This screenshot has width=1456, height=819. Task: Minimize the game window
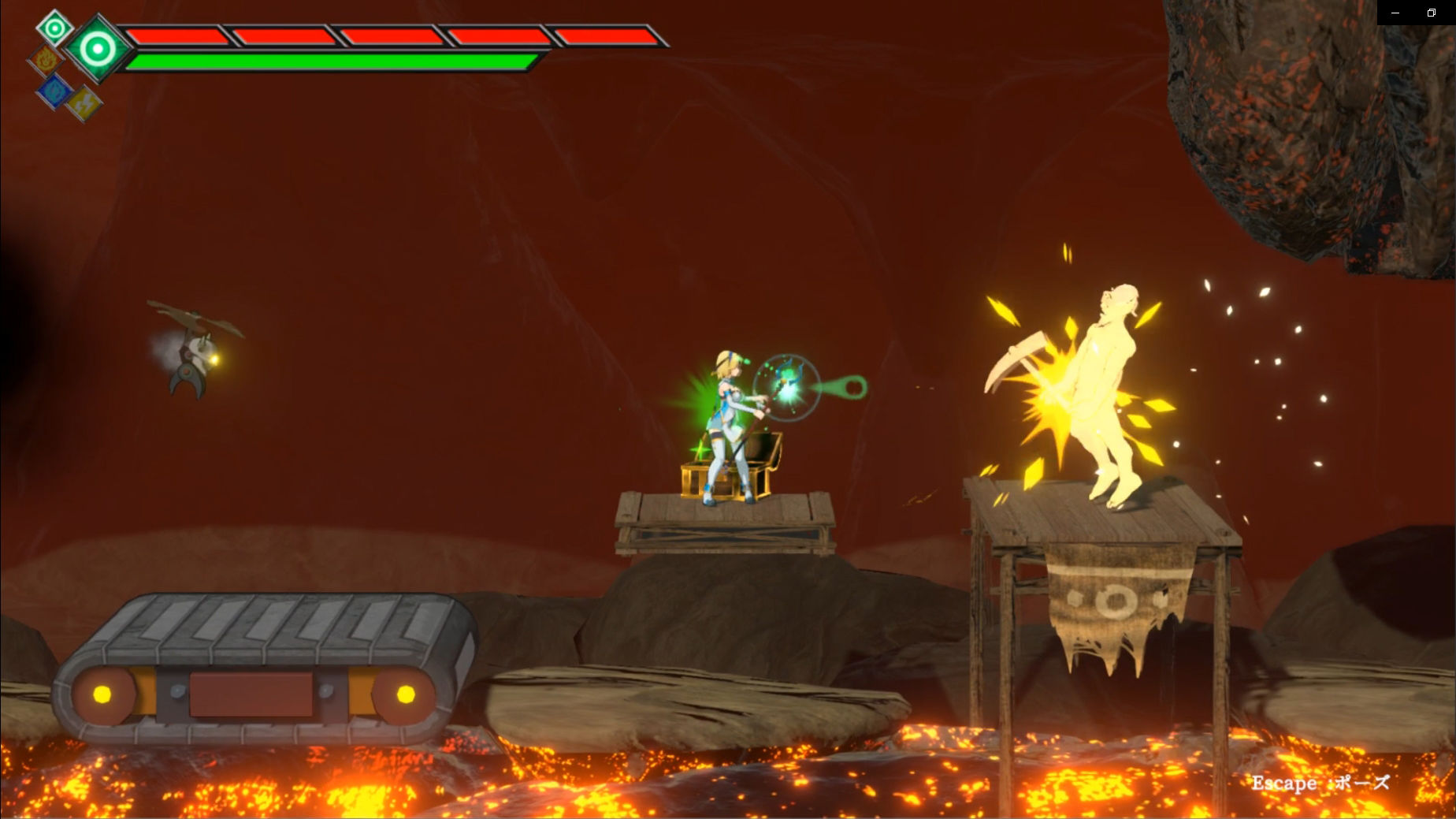(x=1395, y=13)
